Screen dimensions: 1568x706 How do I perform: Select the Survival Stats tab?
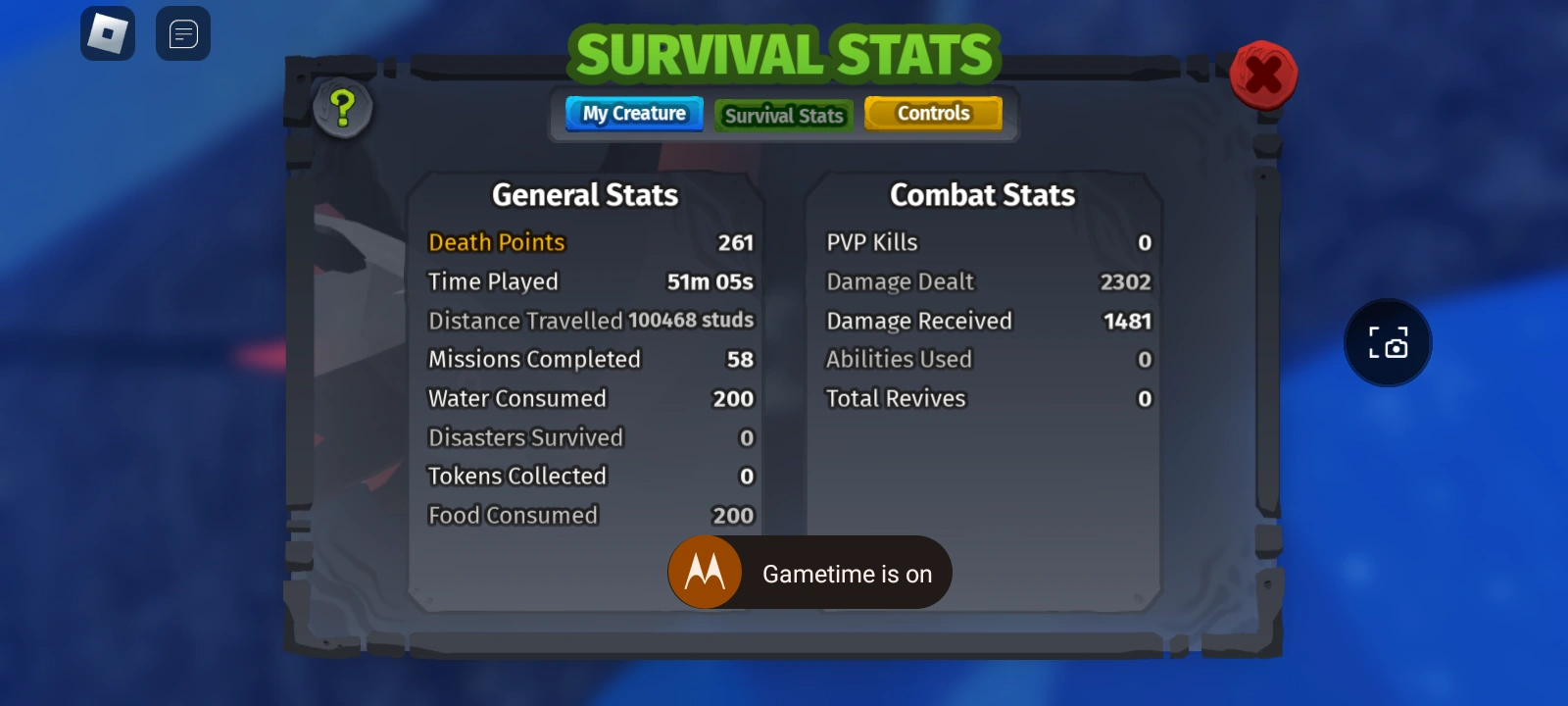pos(783,116)
